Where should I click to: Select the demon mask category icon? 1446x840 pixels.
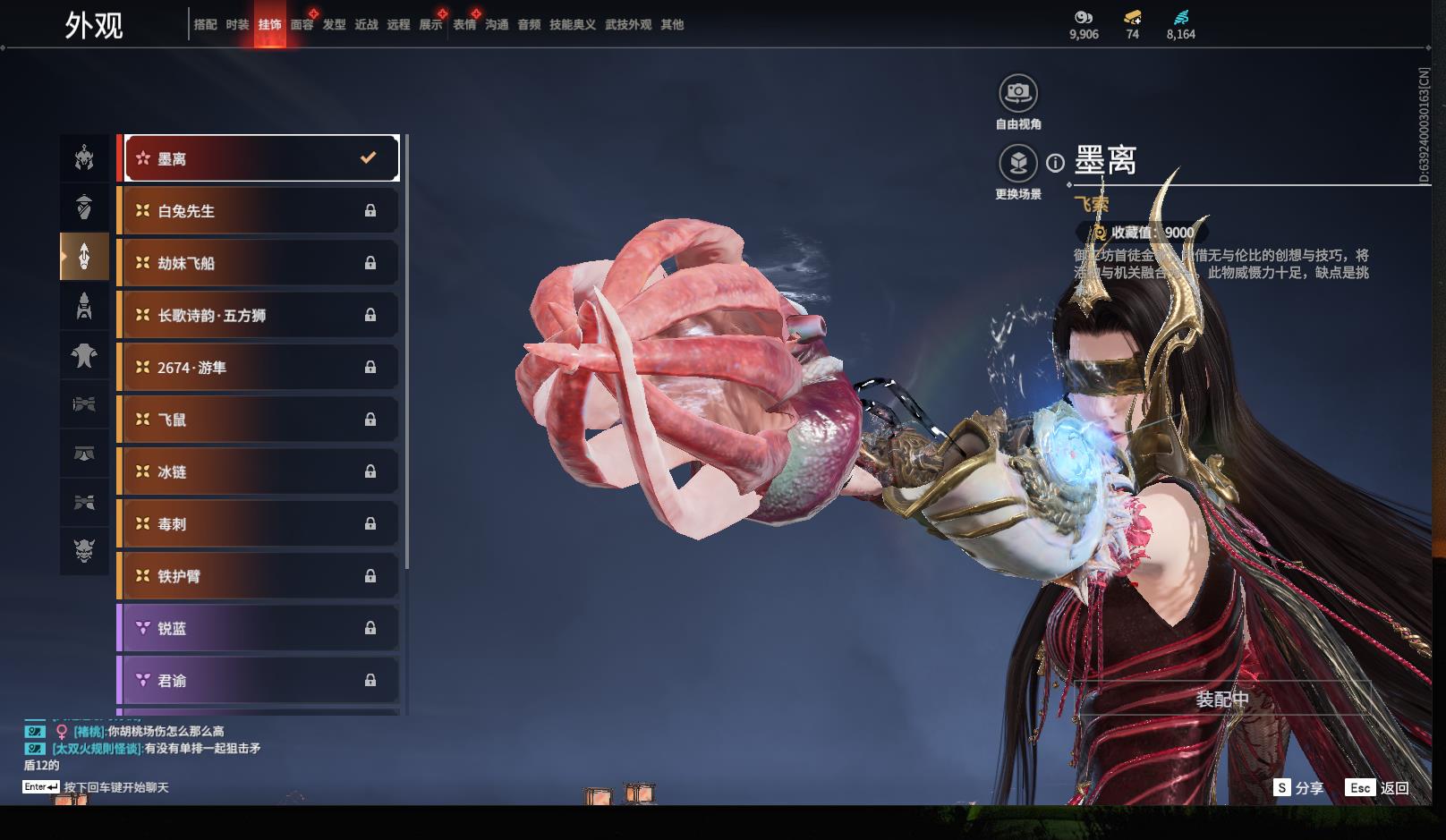pos(84,549)
